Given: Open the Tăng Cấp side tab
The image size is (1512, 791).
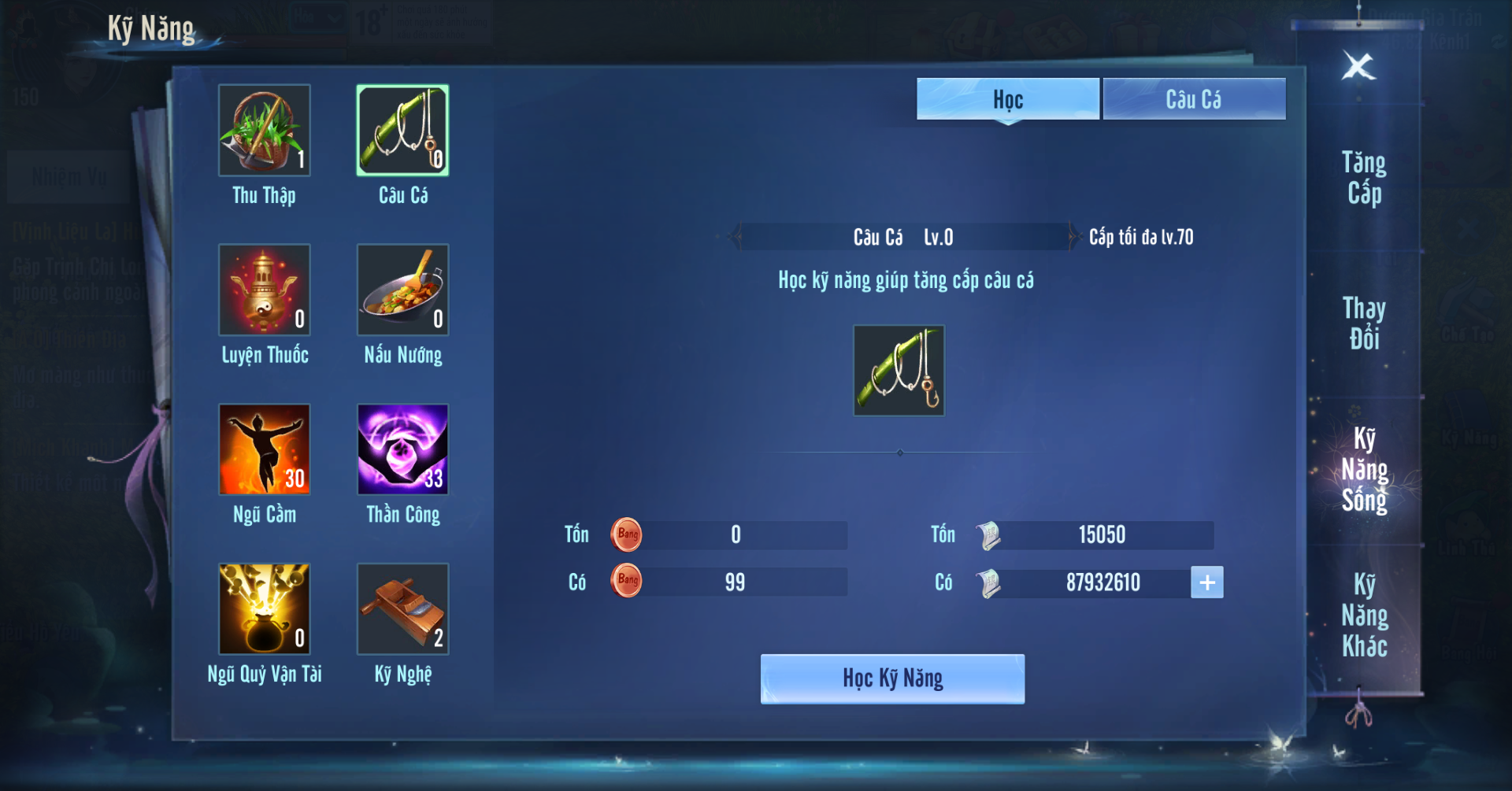Looking at the screenshot, I should (x=1364, y=178).
